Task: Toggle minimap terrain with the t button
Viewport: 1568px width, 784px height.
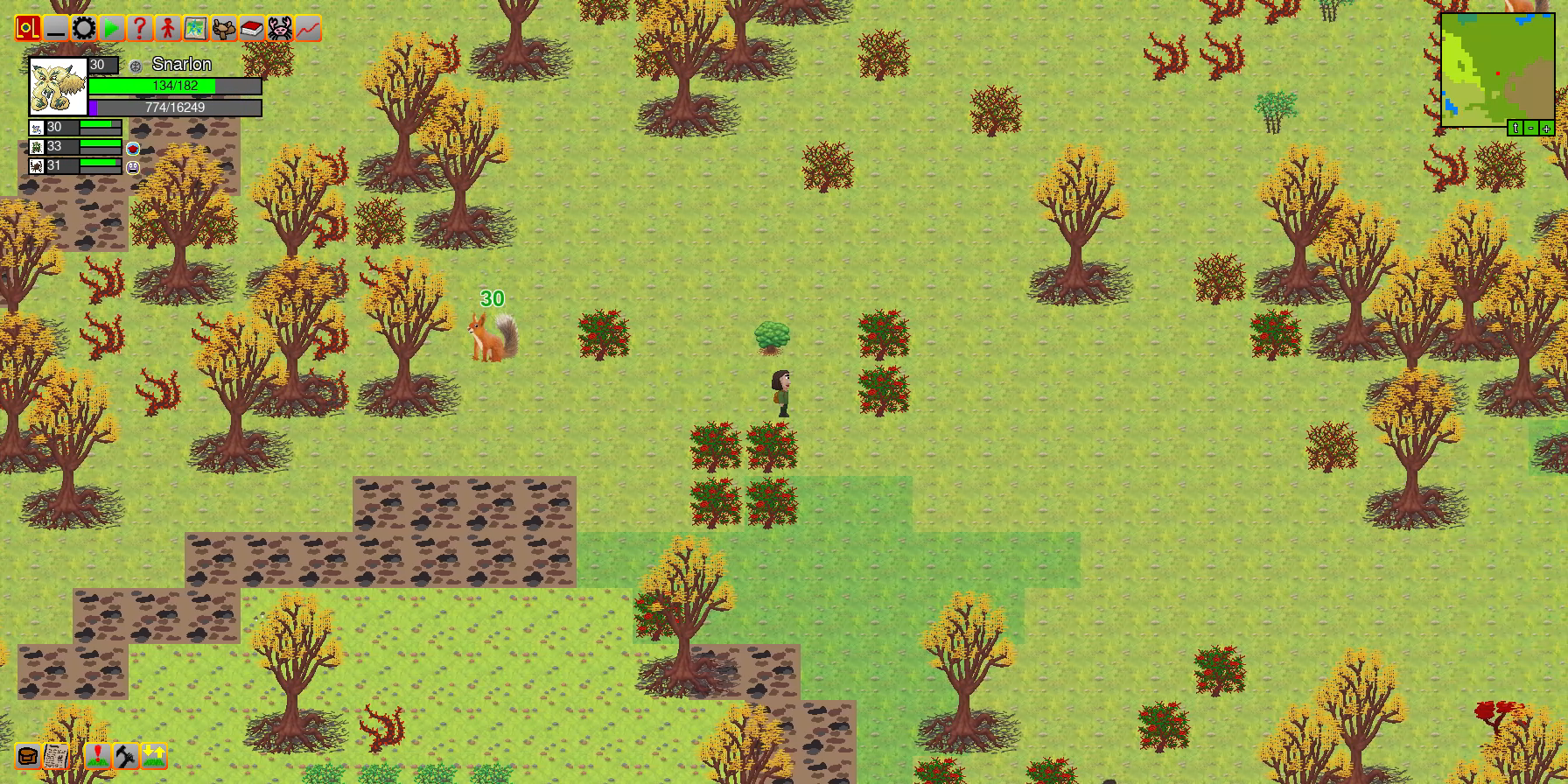Action: click(x=1517, y=128)
